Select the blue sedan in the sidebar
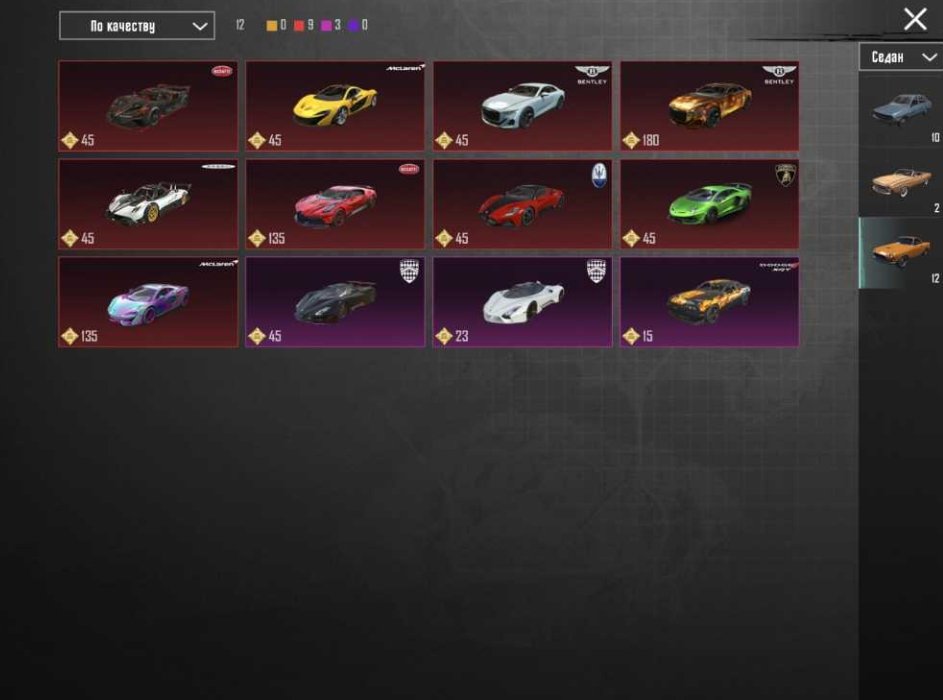Image resolution: width=943 pixels, height=700 pixels. click(900, 110)
